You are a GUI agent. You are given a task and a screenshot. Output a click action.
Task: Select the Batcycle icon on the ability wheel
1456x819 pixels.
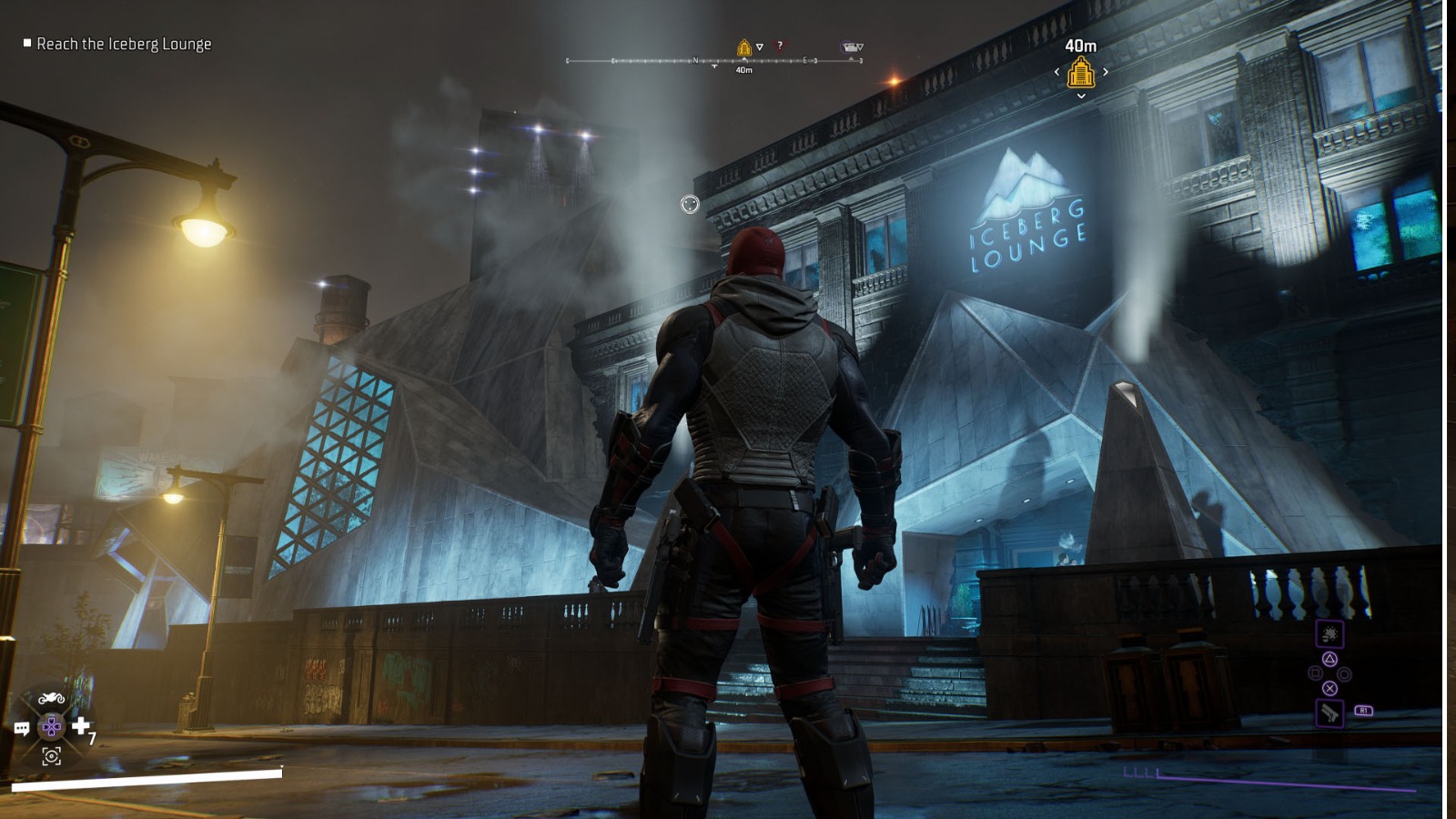click(52, 697)
